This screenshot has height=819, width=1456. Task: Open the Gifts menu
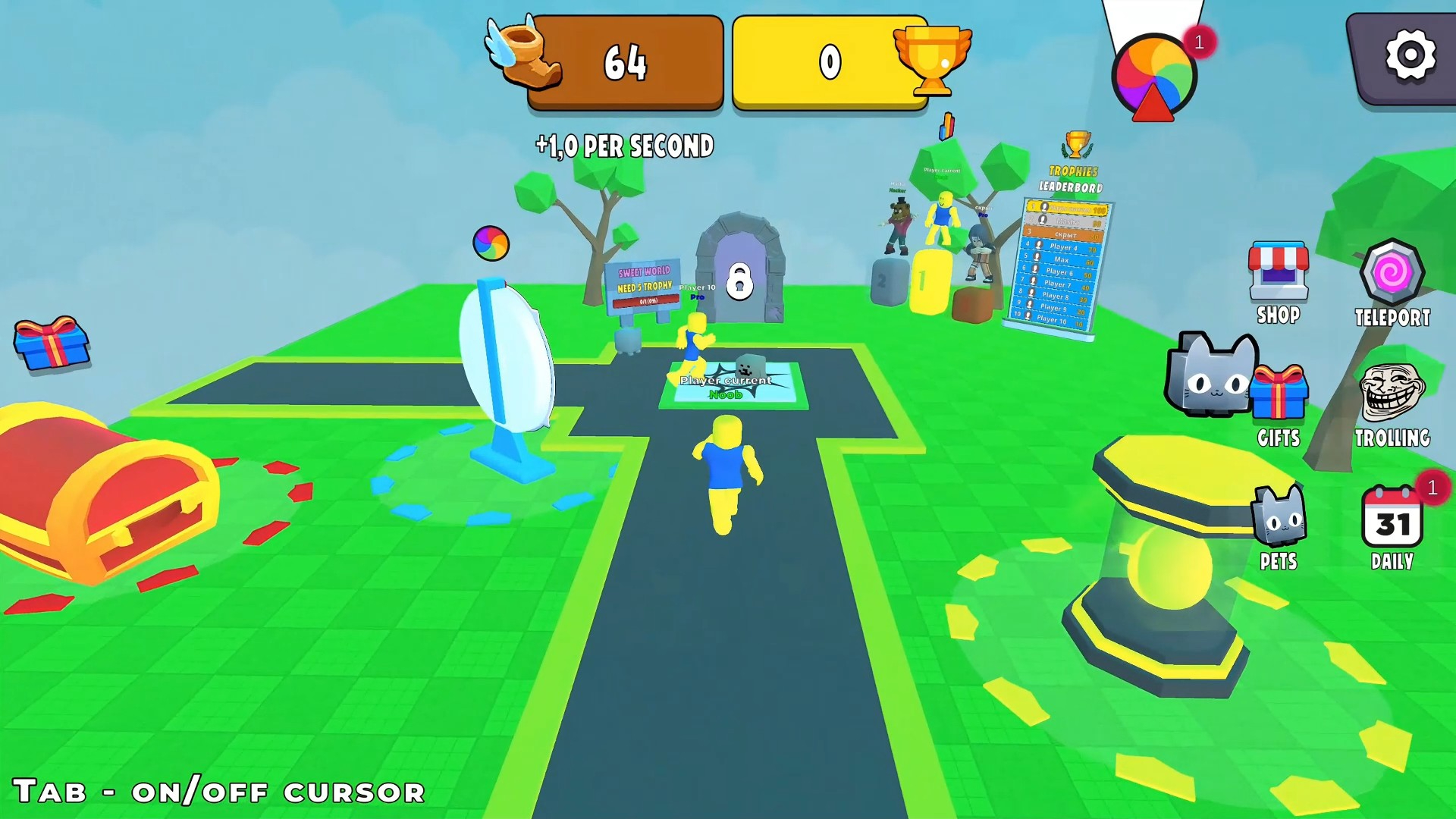click(x=1279, y=394)
